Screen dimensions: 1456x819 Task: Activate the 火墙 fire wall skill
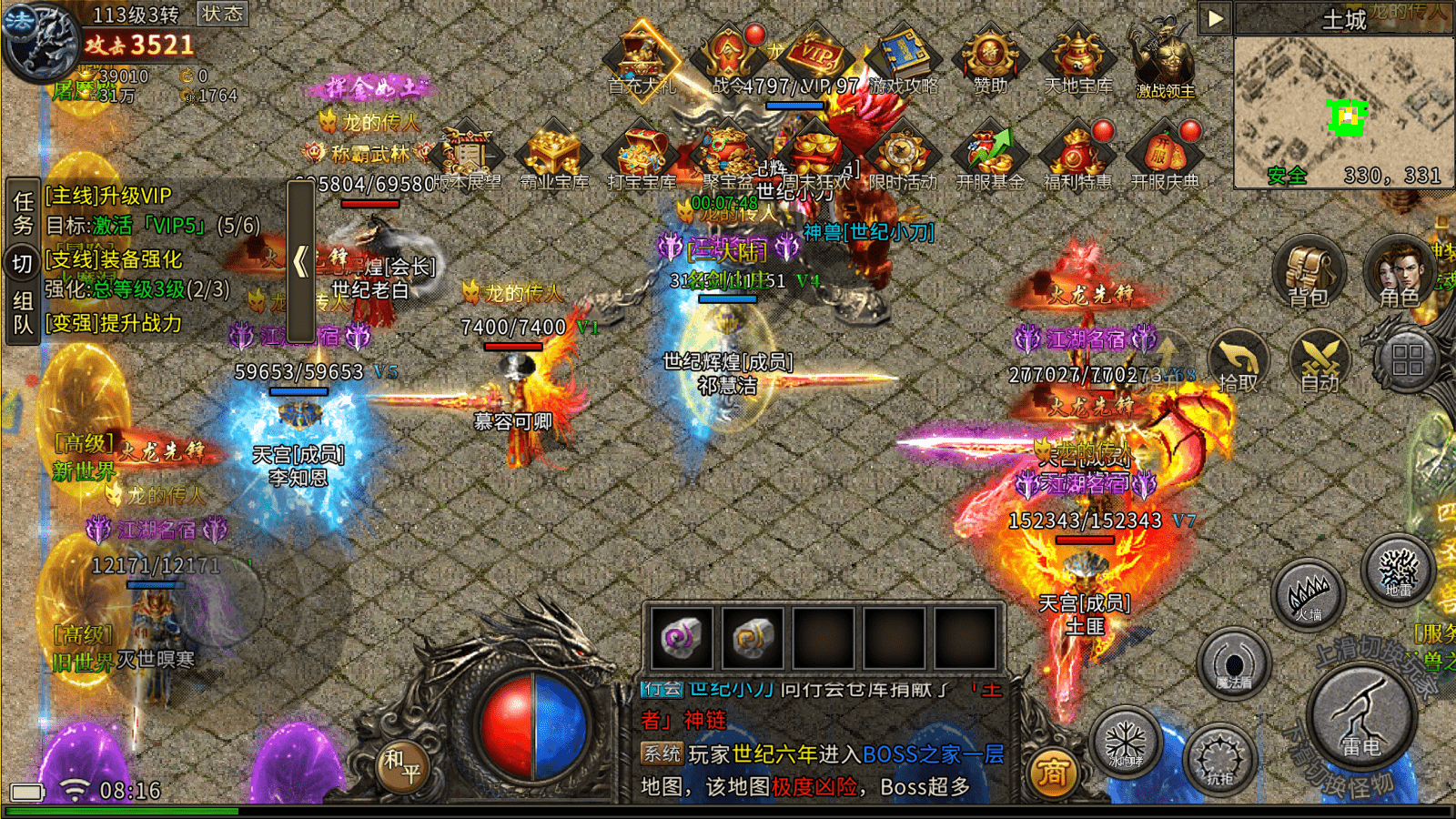tap(1309, 596)
